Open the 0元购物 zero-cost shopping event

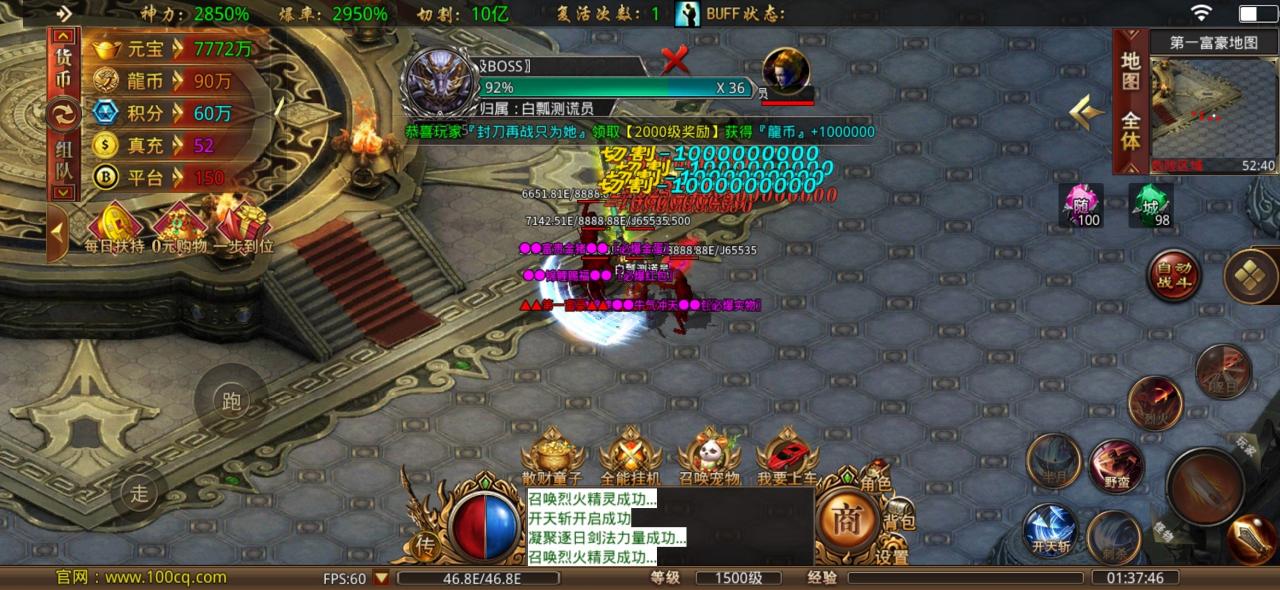(178, 227)
